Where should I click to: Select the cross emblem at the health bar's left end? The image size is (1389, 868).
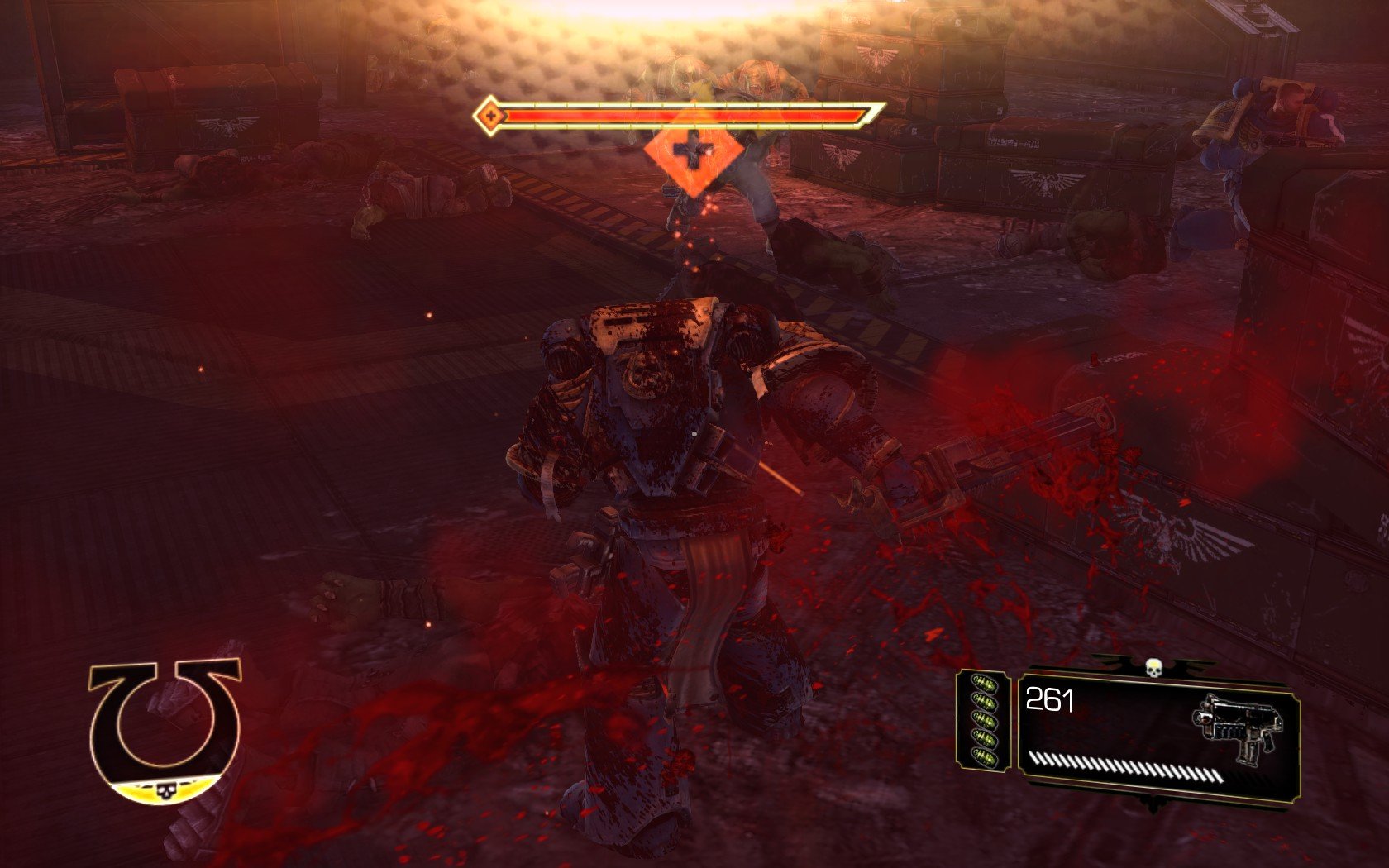[491, 115]
